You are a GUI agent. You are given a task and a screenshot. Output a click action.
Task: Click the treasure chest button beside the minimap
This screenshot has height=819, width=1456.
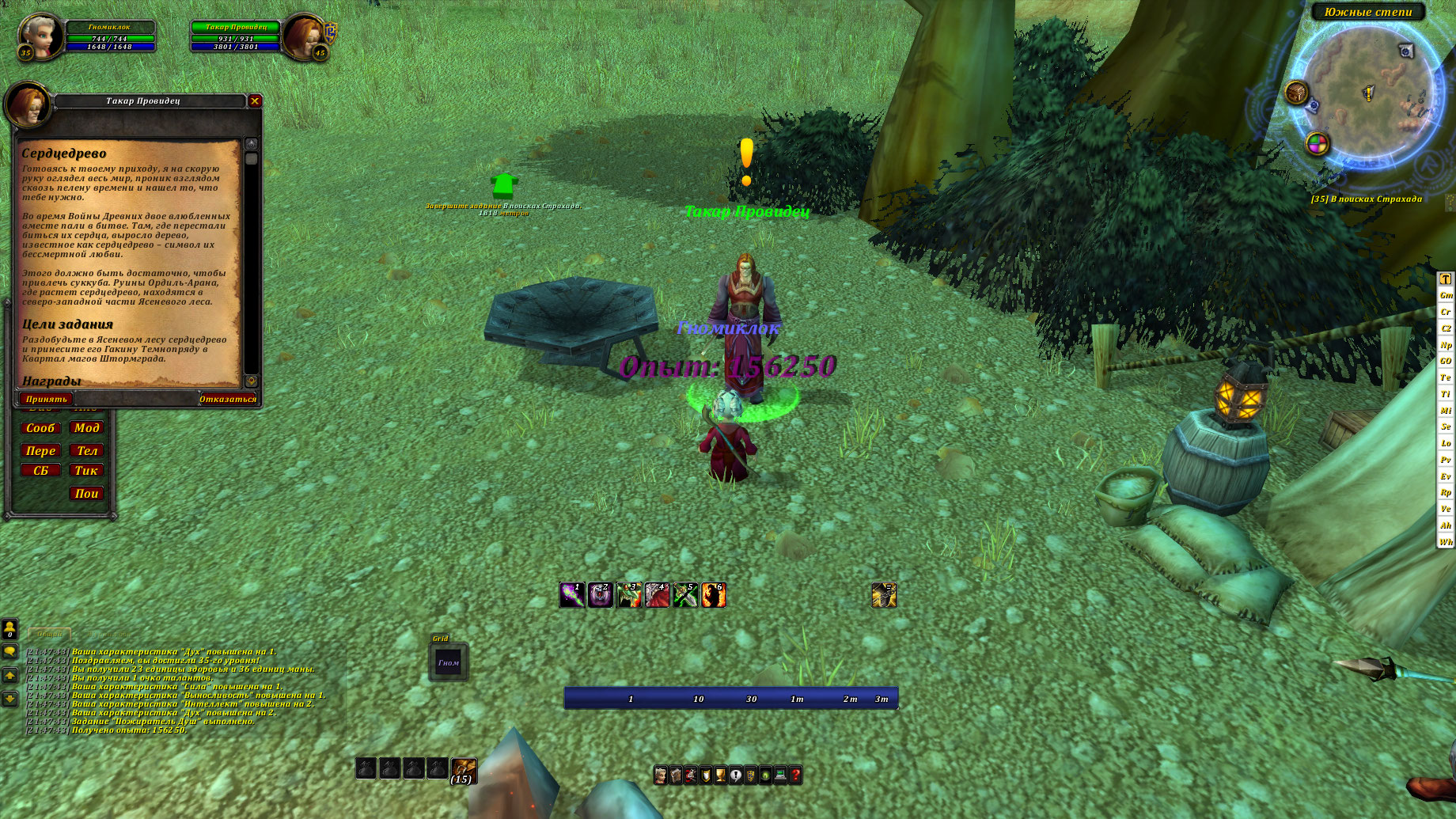1296,93
